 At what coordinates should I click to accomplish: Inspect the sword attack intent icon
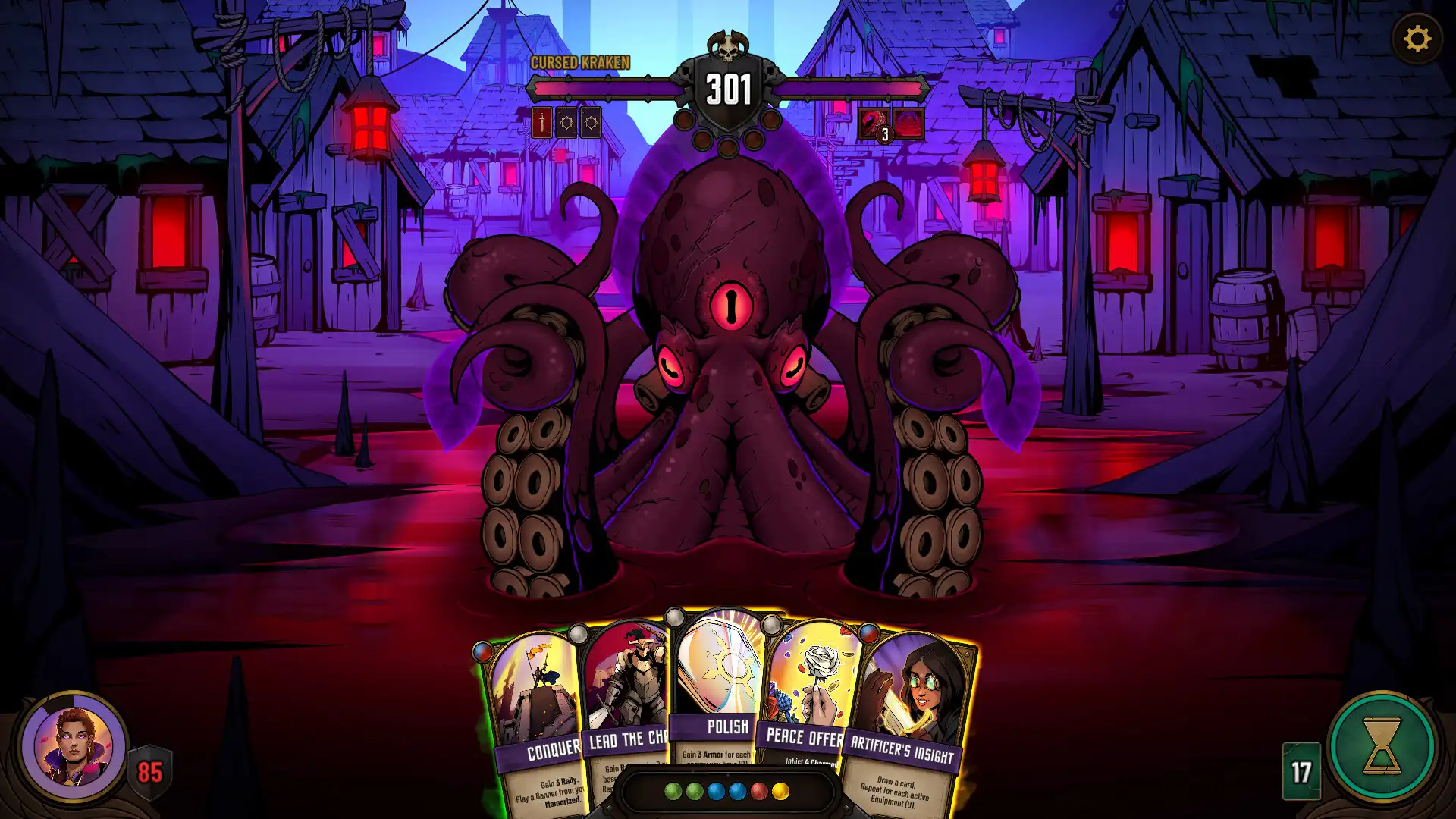click(541, 122)
